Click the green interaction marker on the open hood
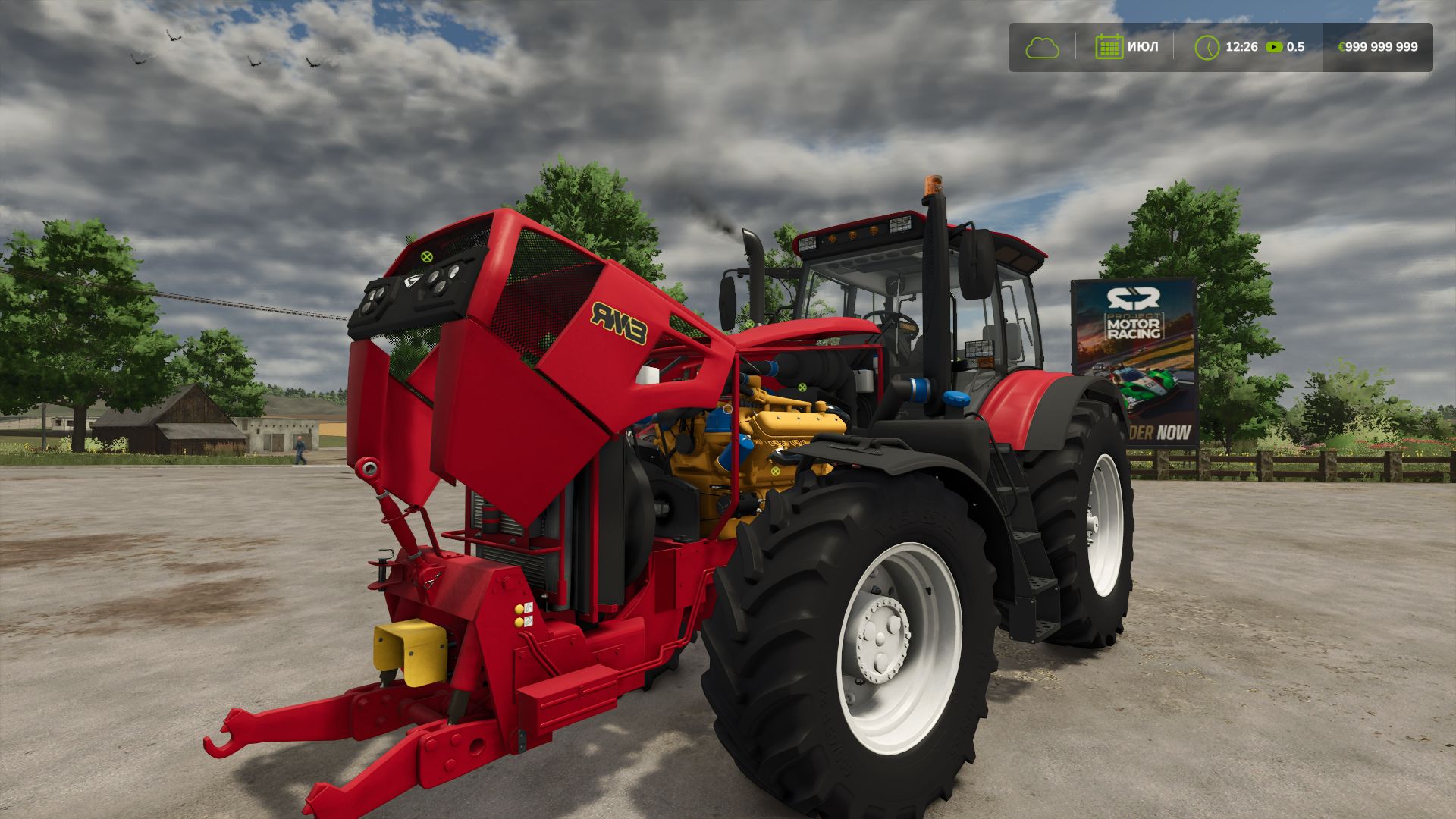The image size is (1456, 819). 426,257
